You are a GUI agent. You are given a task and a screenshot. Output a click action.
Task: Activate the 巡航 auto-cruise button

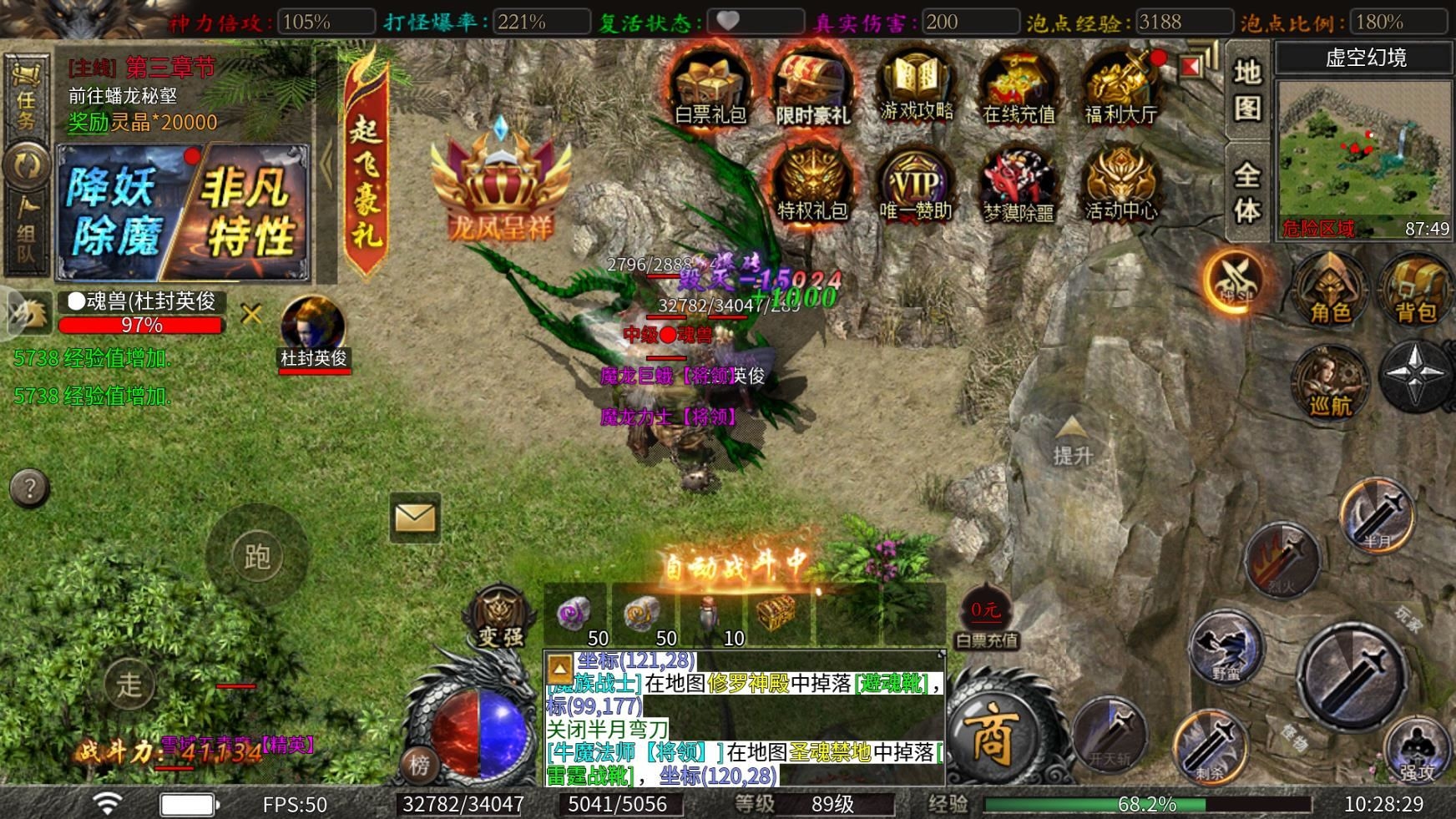click(1330, 382)
